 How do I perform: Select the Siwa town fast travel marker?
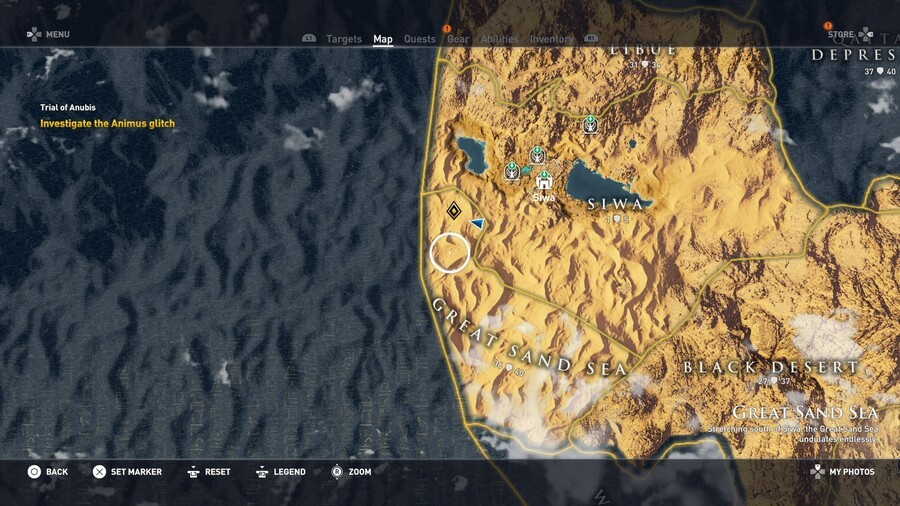tap(544, 181)
